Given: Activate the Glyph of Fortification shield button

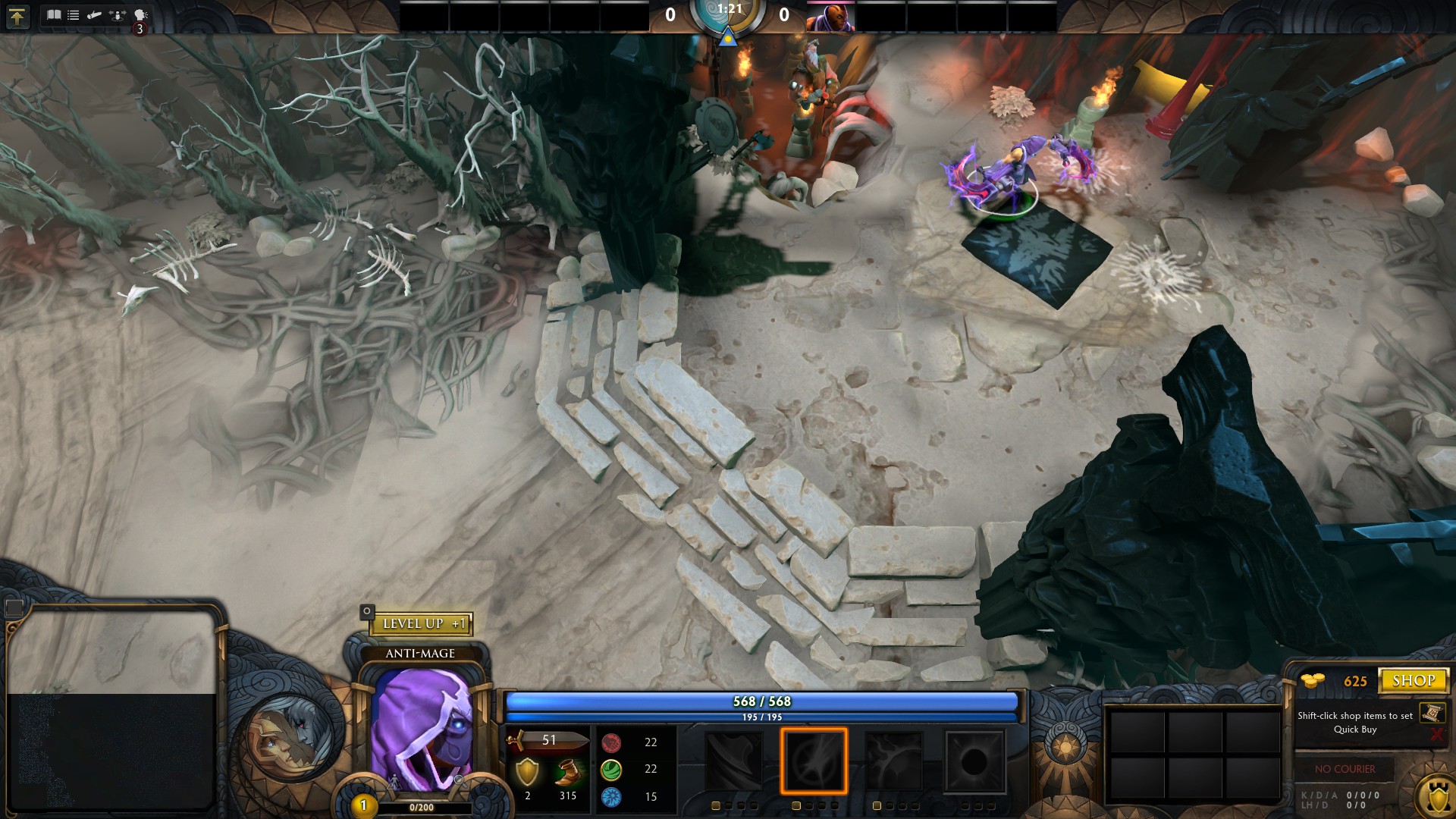Looking at the screenshot, I should point(1437,797).
